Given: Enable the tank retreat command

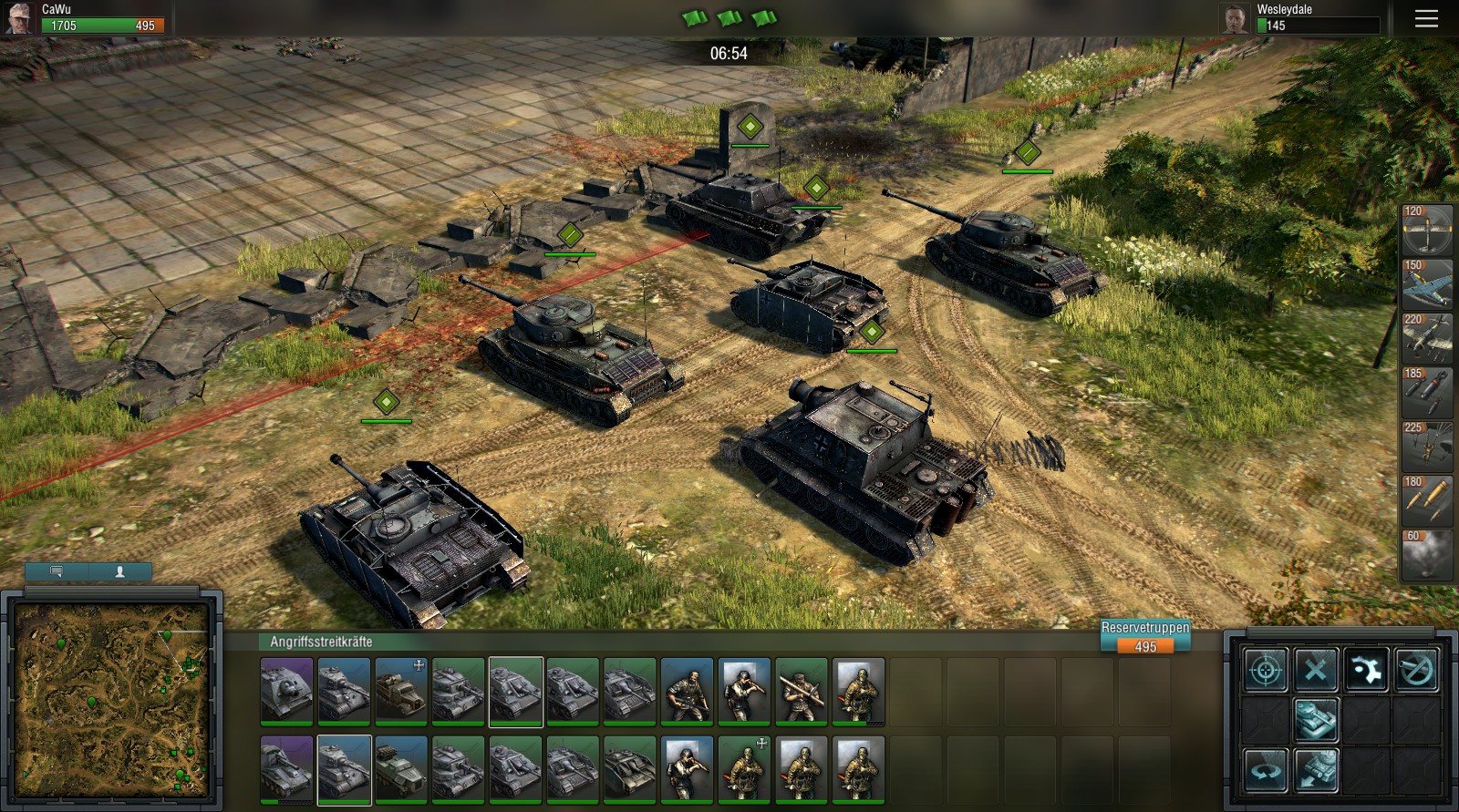Looking at the screenshot, I should pos(1317,770).
